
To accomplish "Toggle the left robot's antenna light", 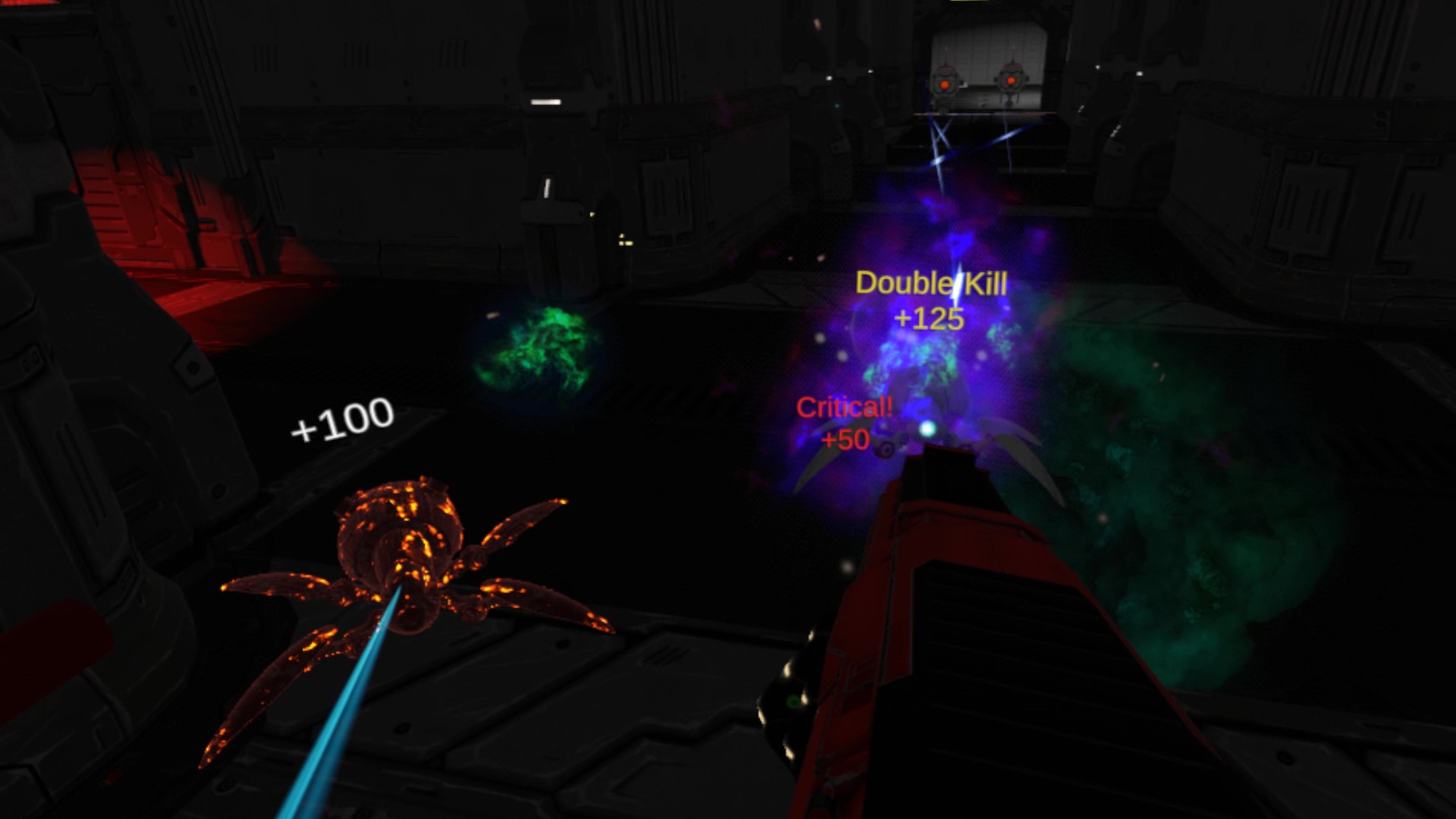I will click(x=946, y=48).
